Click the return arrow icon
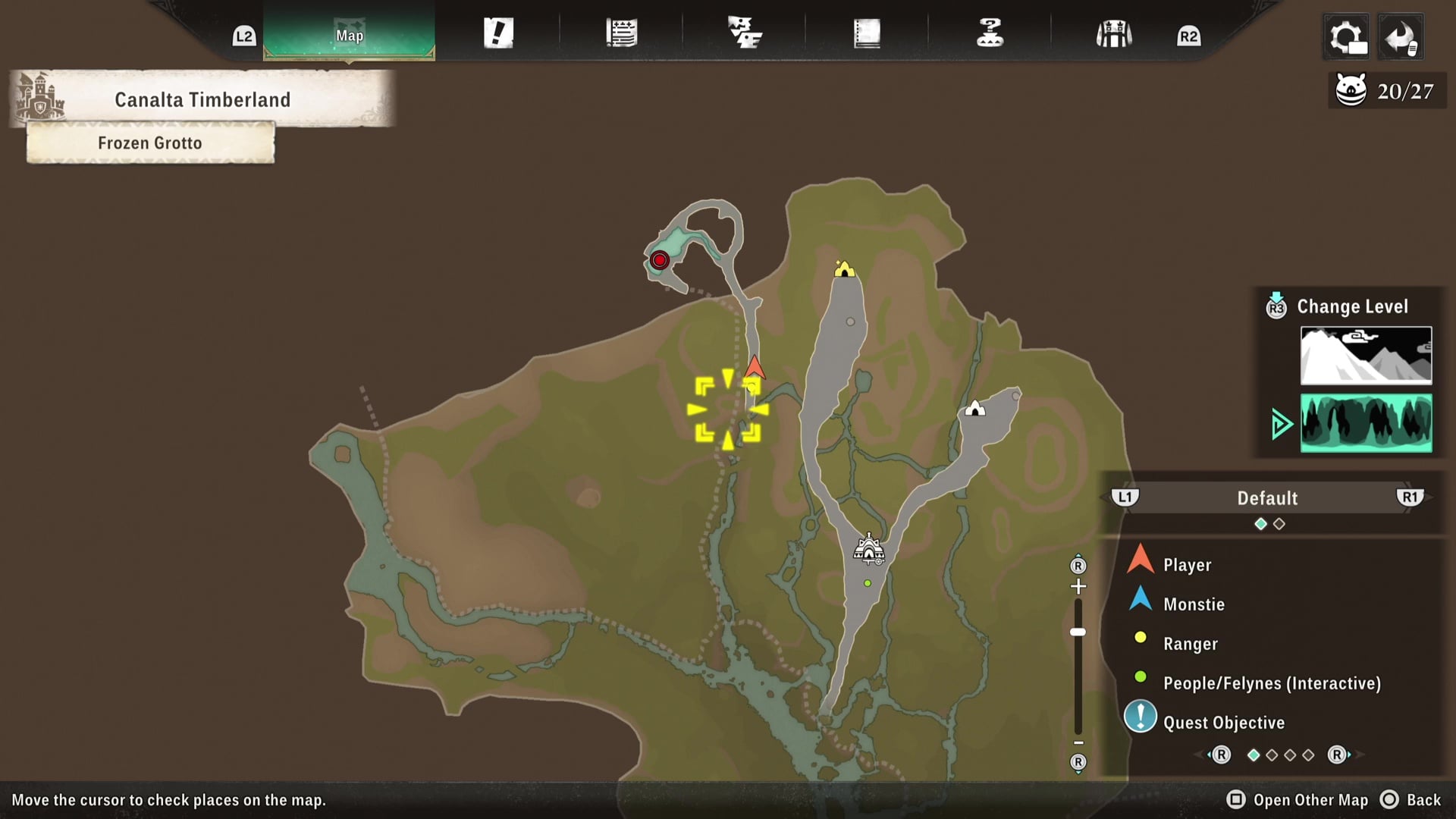Viewport: 1456px width, 819px height. [1400, 36]
